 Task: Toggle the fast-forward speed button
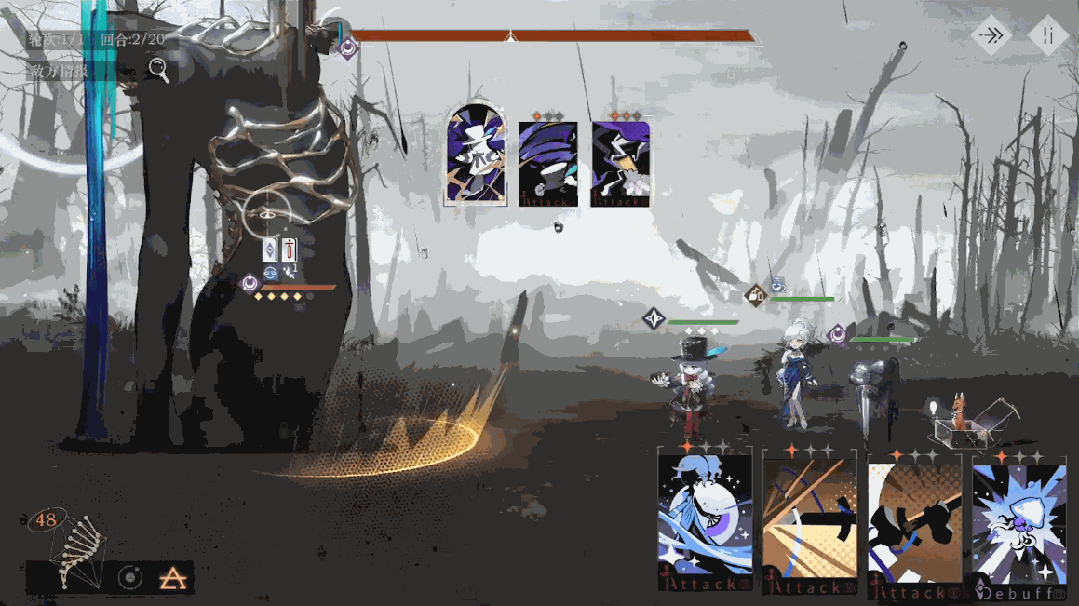(x=992, y=36)
